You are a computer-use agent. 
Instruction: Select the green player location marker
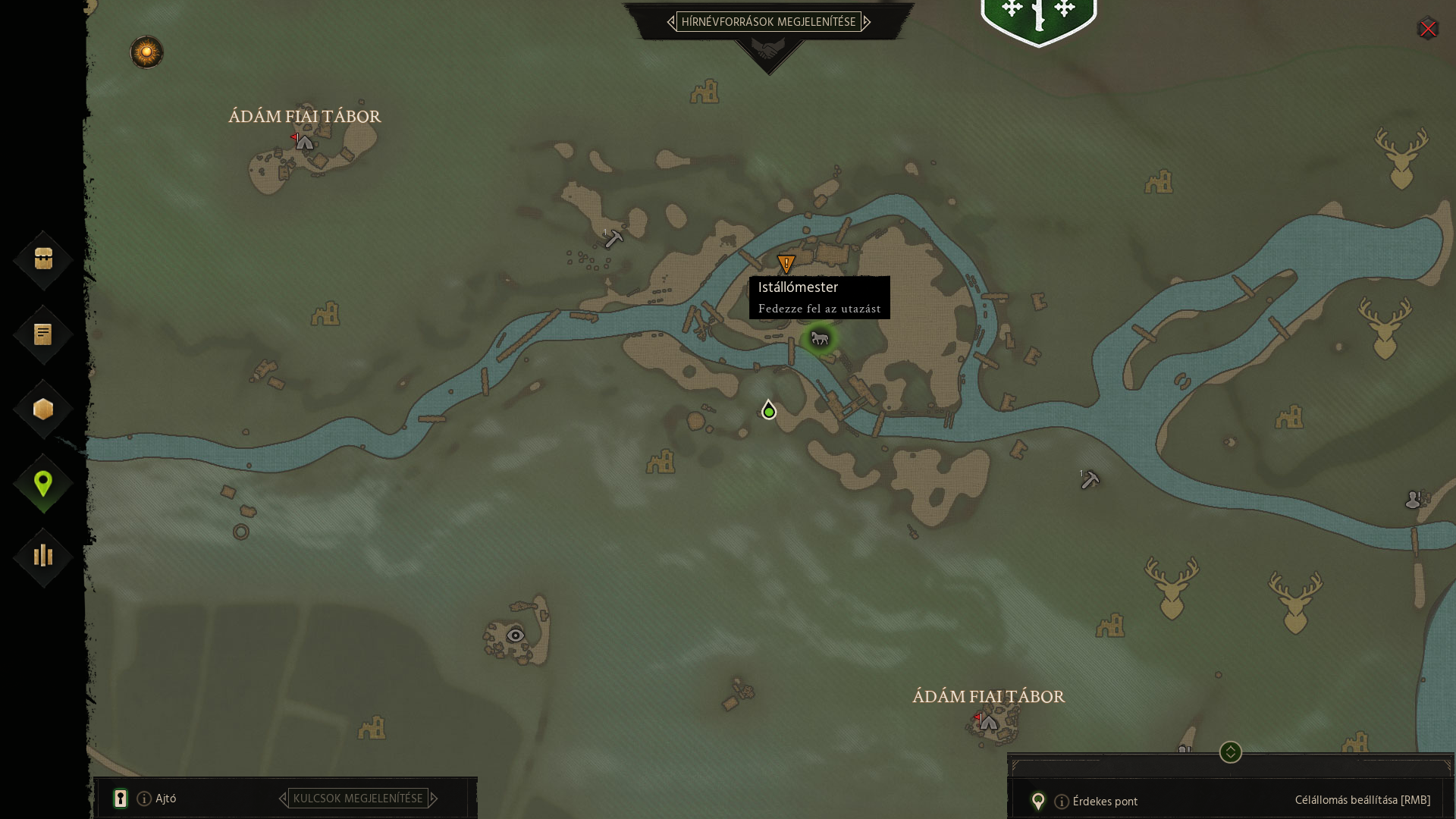click(769, 410)
